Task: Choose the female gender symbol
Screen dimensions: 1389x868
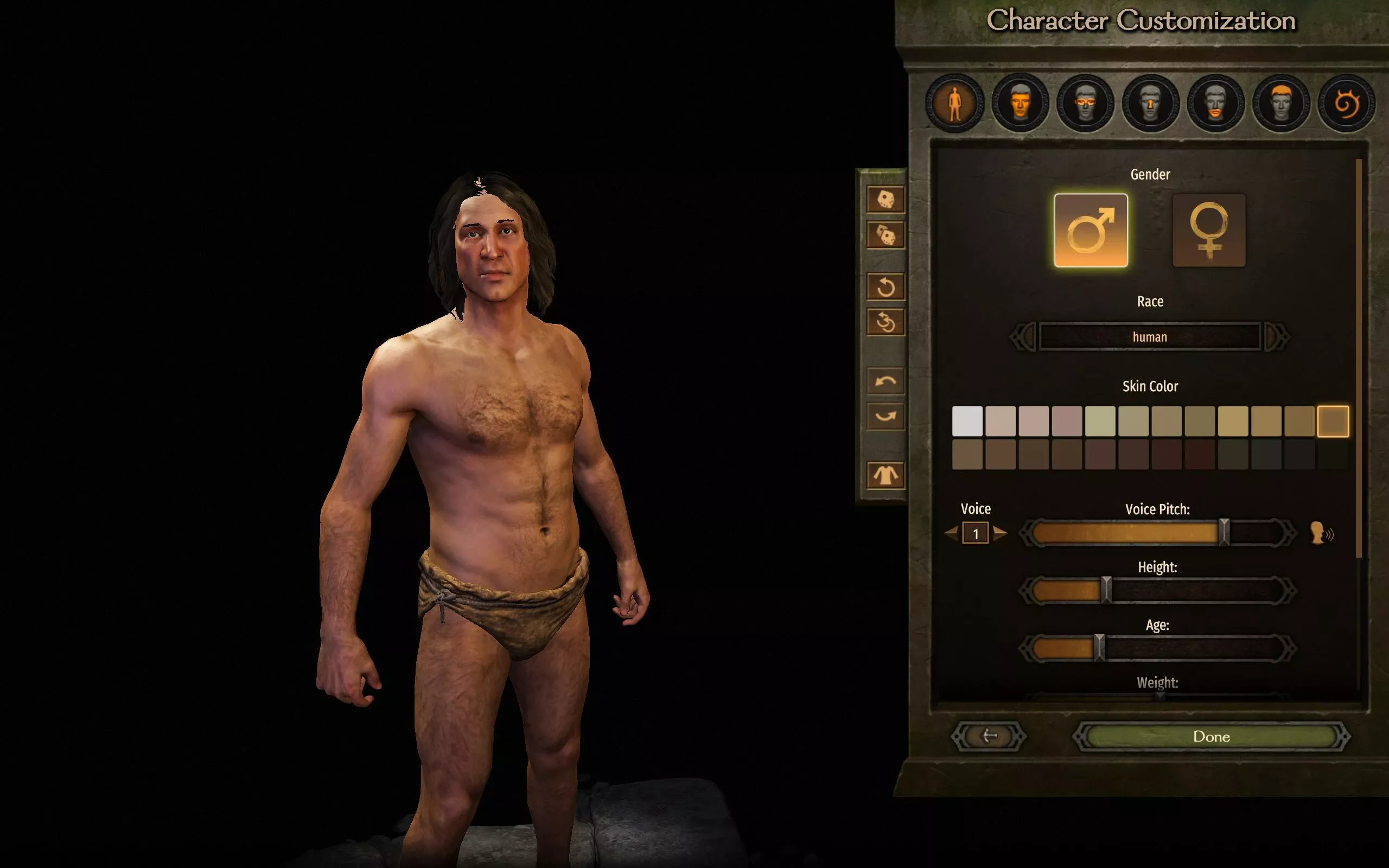Action: (1209, 230)
